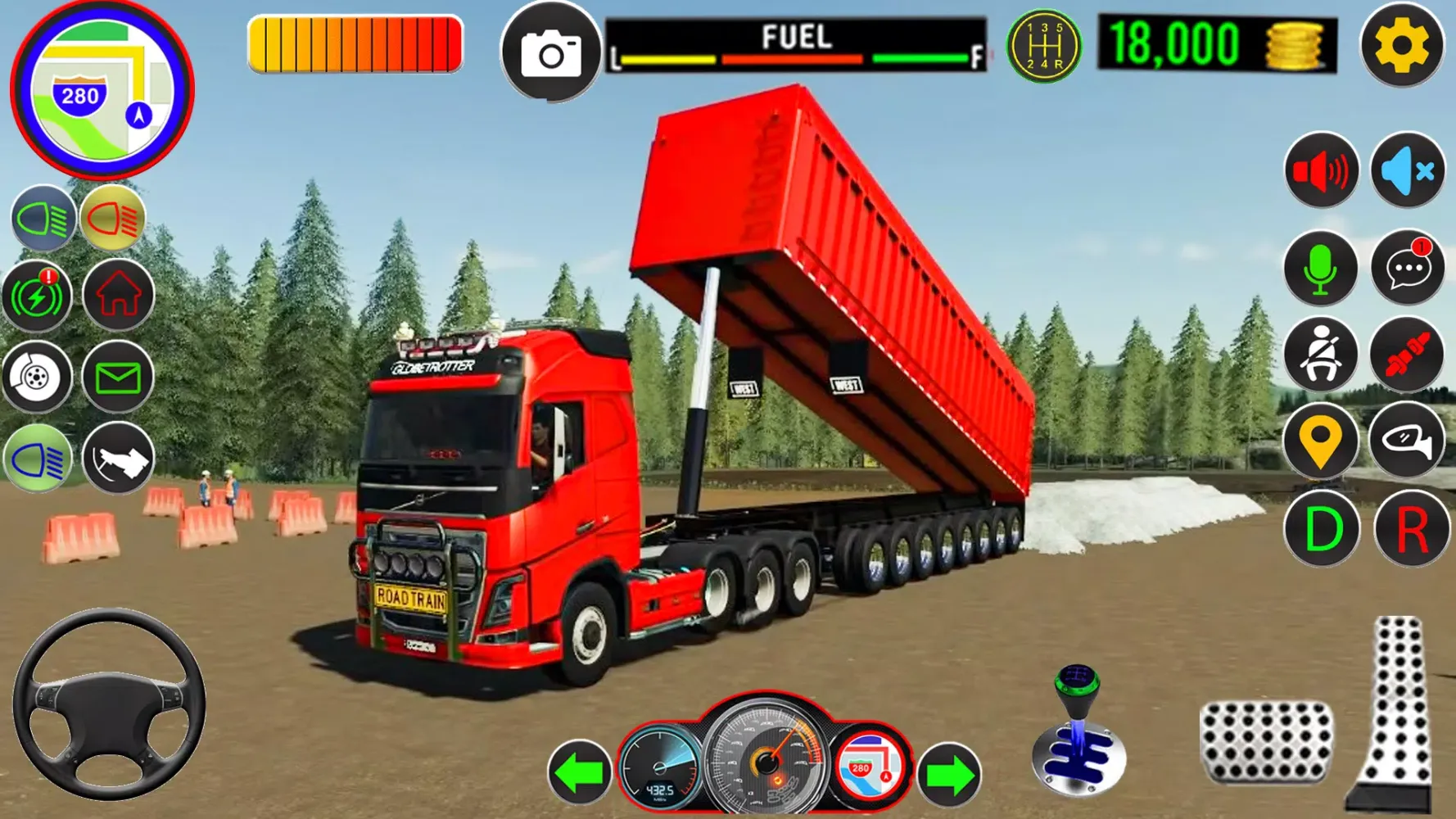
Task: Select the brake disc wheel icon
Action: (37, 378)
